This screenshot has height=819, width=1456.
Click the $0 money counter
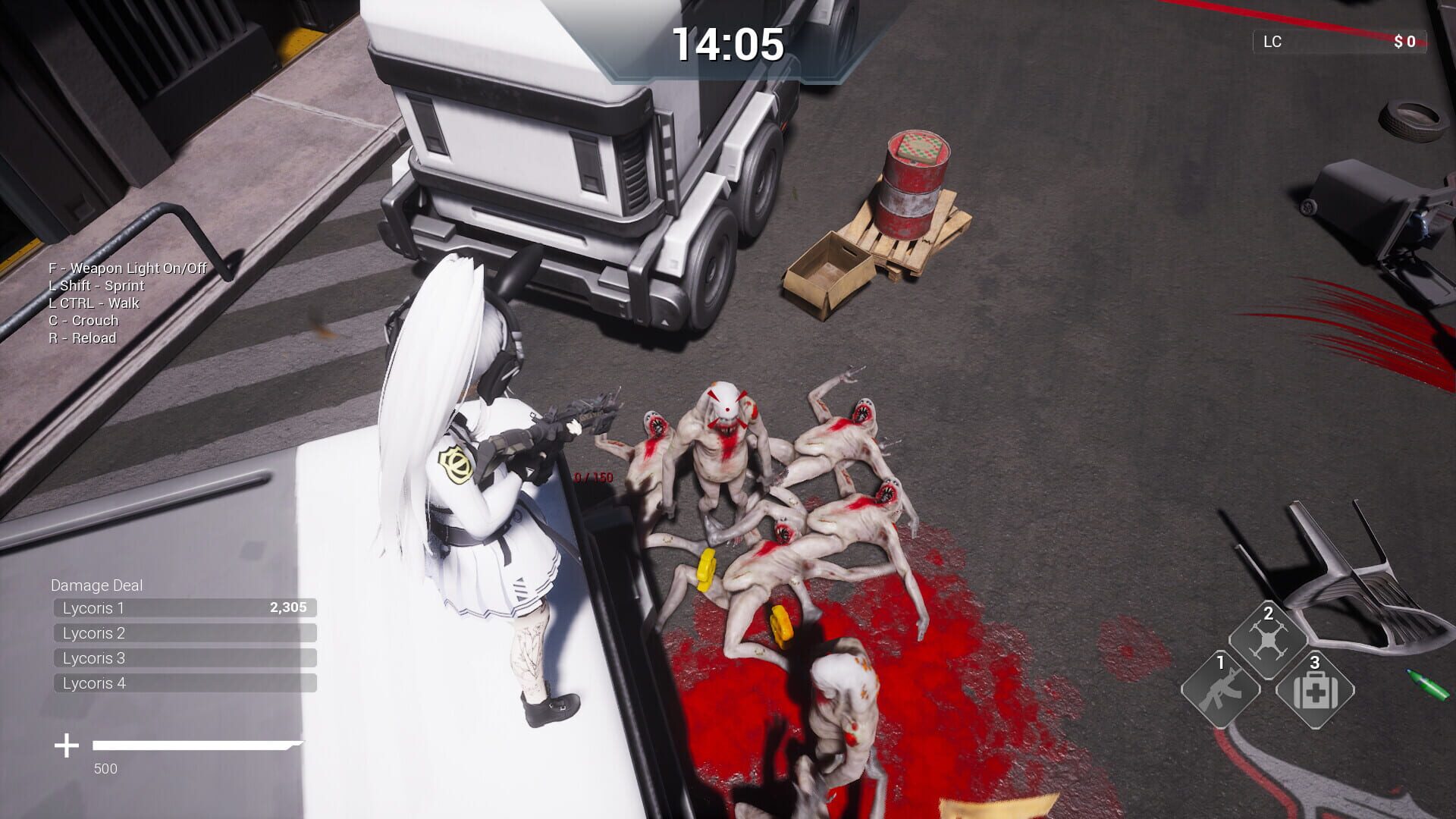click(1407, 42)
